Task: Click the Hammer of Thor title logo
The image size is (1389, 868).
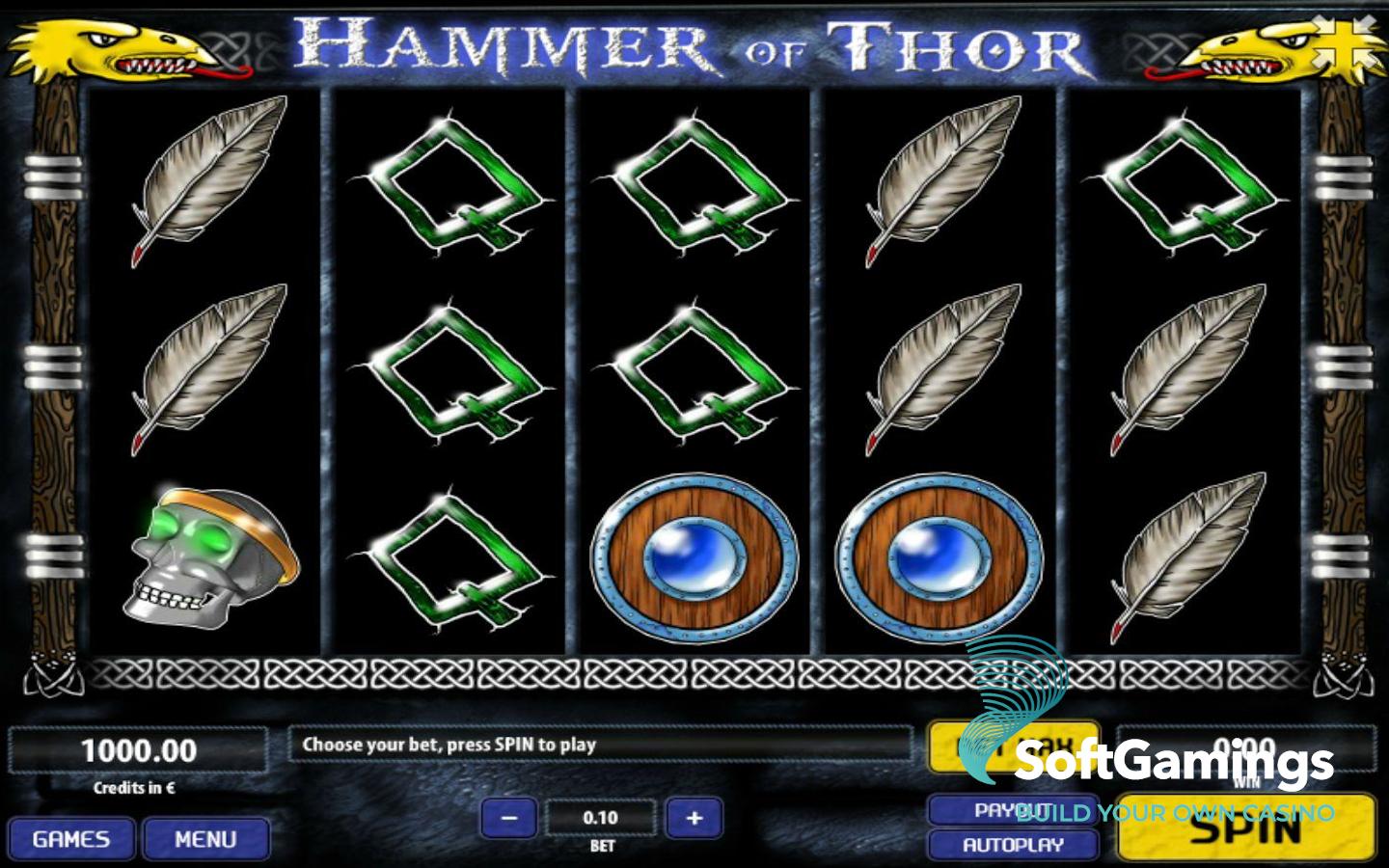Action: 690,43
